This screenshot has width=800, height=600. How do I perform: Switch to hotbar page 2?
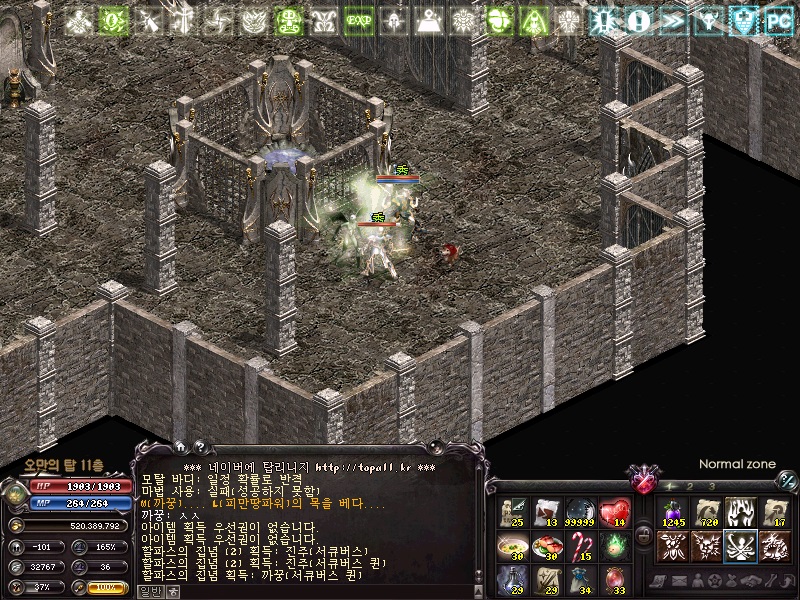click(x=690, y=486)
